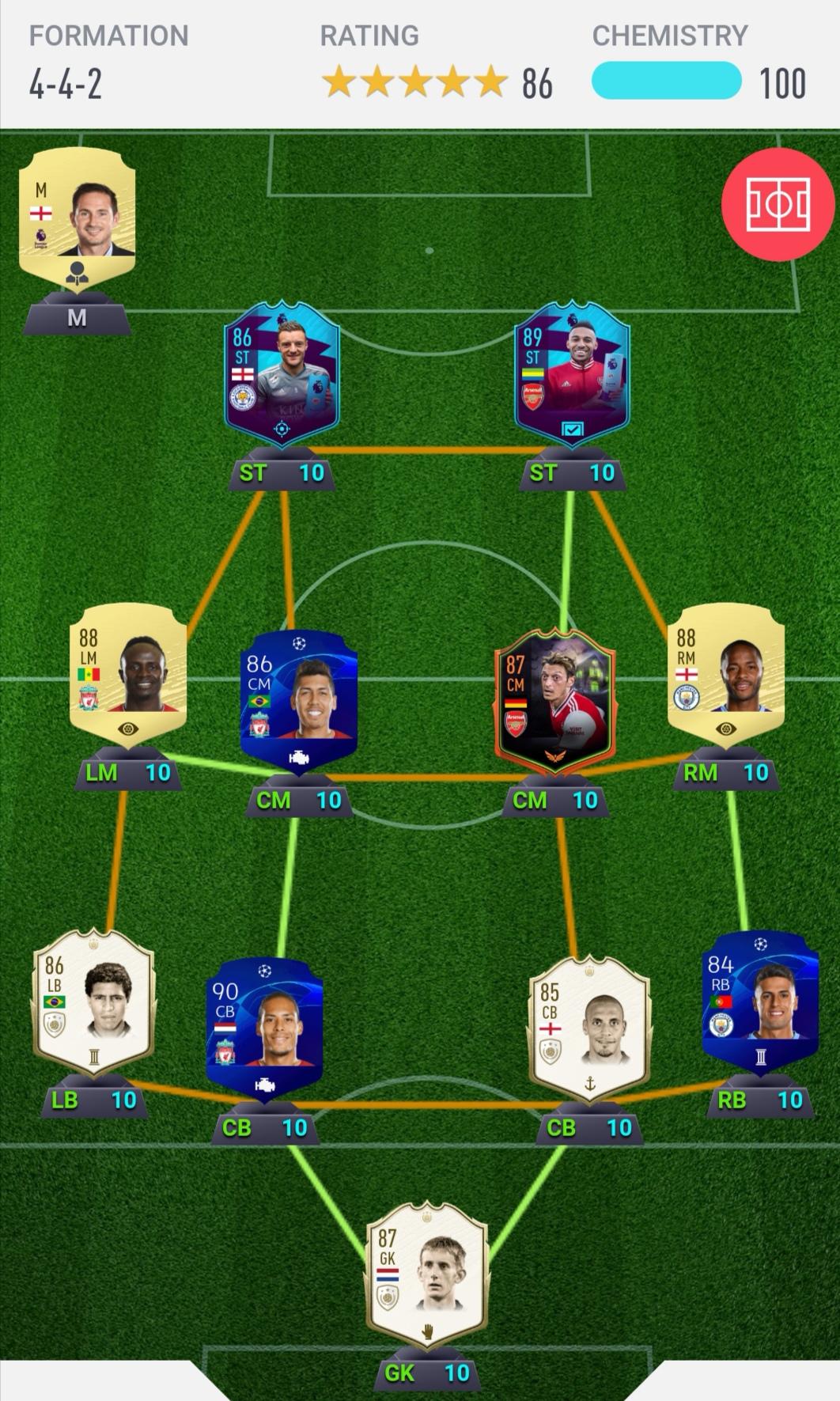The height and width of the screenshot is (1401, 840).
Task: Open the 4-4-2 formation selector
Action: [x=66, y=83]
